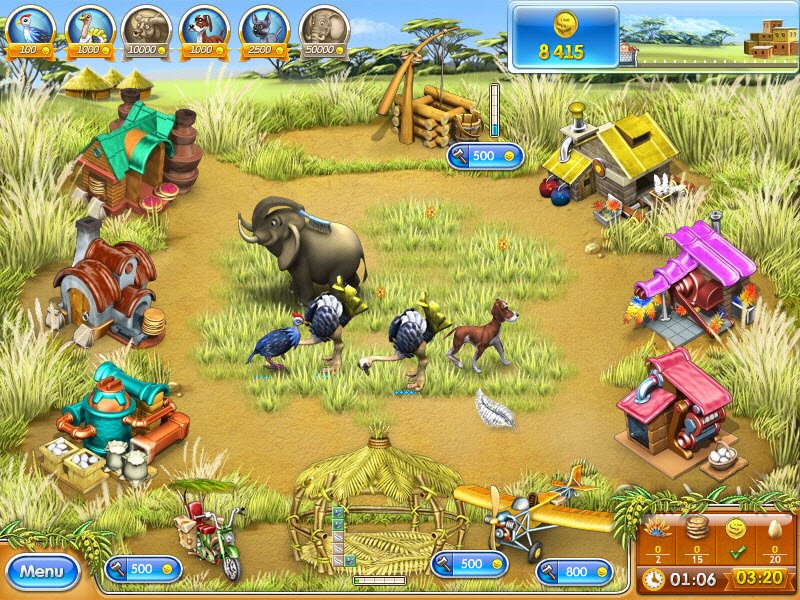Screen dimensions: 800x600
Task: Buy a guinea fowl for 100 coins
Action: pyautogui.click(x=30, y=30)
